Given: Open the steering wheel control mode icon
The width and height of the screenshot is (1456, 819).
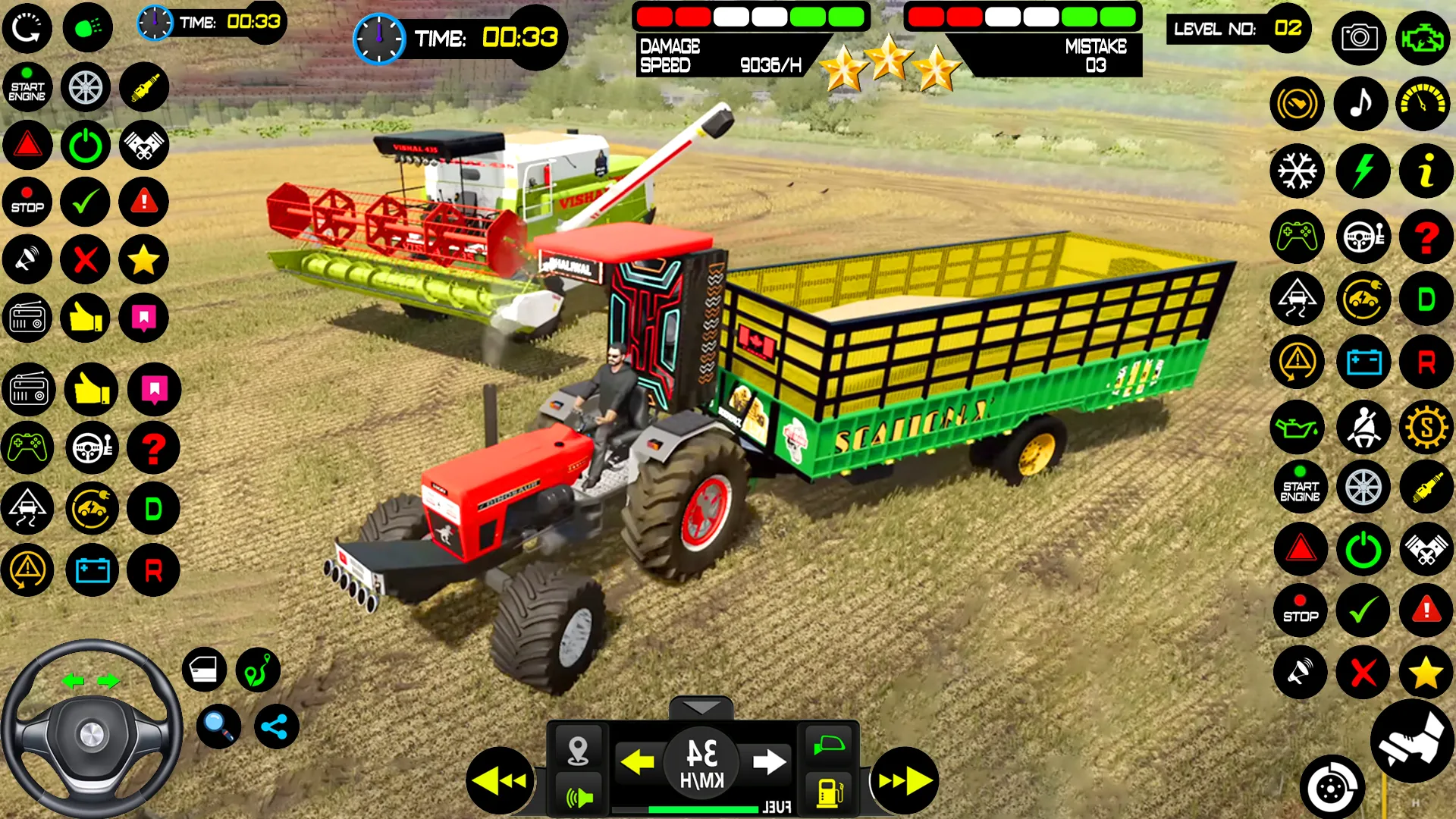Looking at the screenshot, I should (1363, 237).
